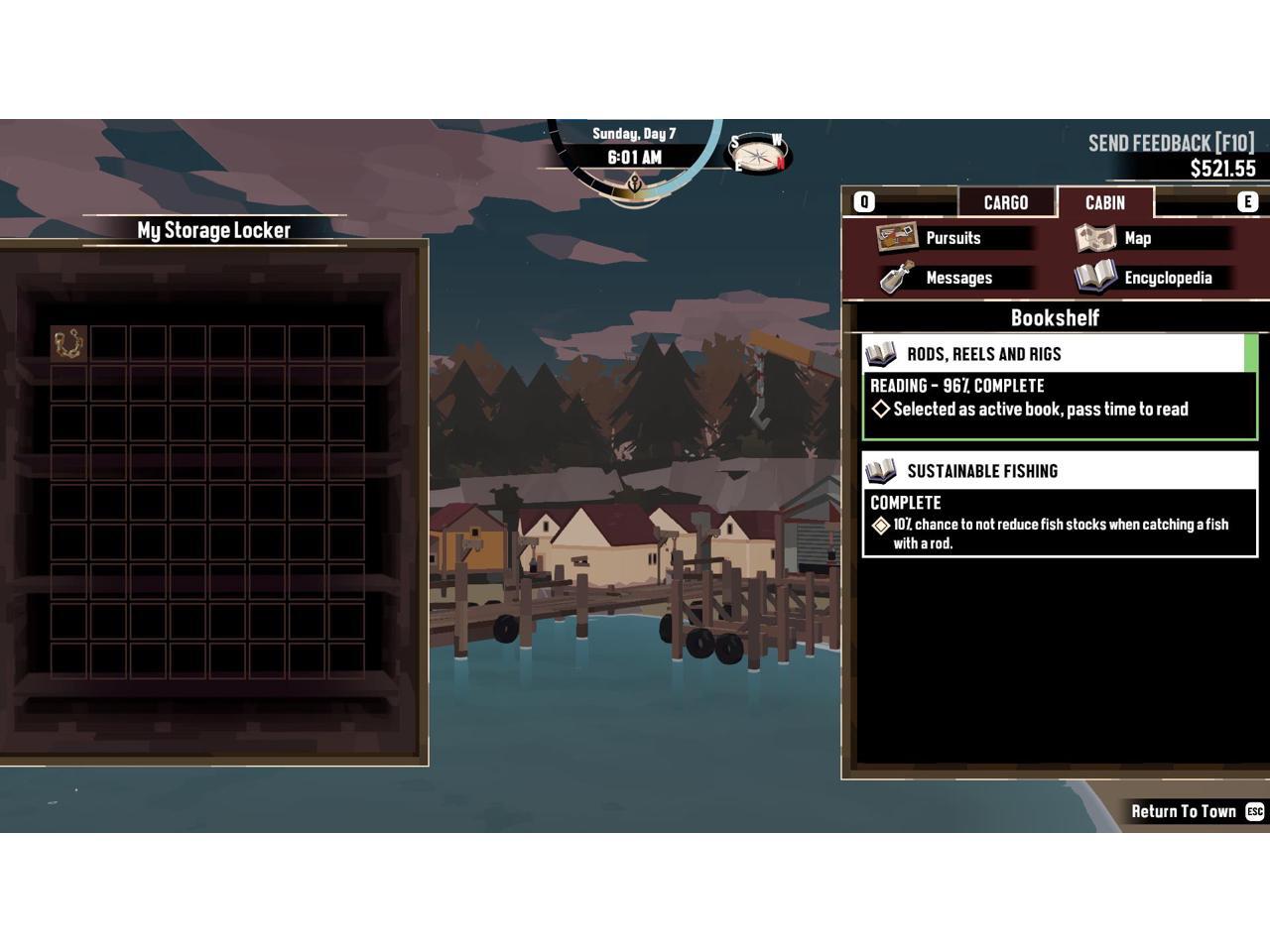
Task: View Messages
Action: tap(957, 278)
